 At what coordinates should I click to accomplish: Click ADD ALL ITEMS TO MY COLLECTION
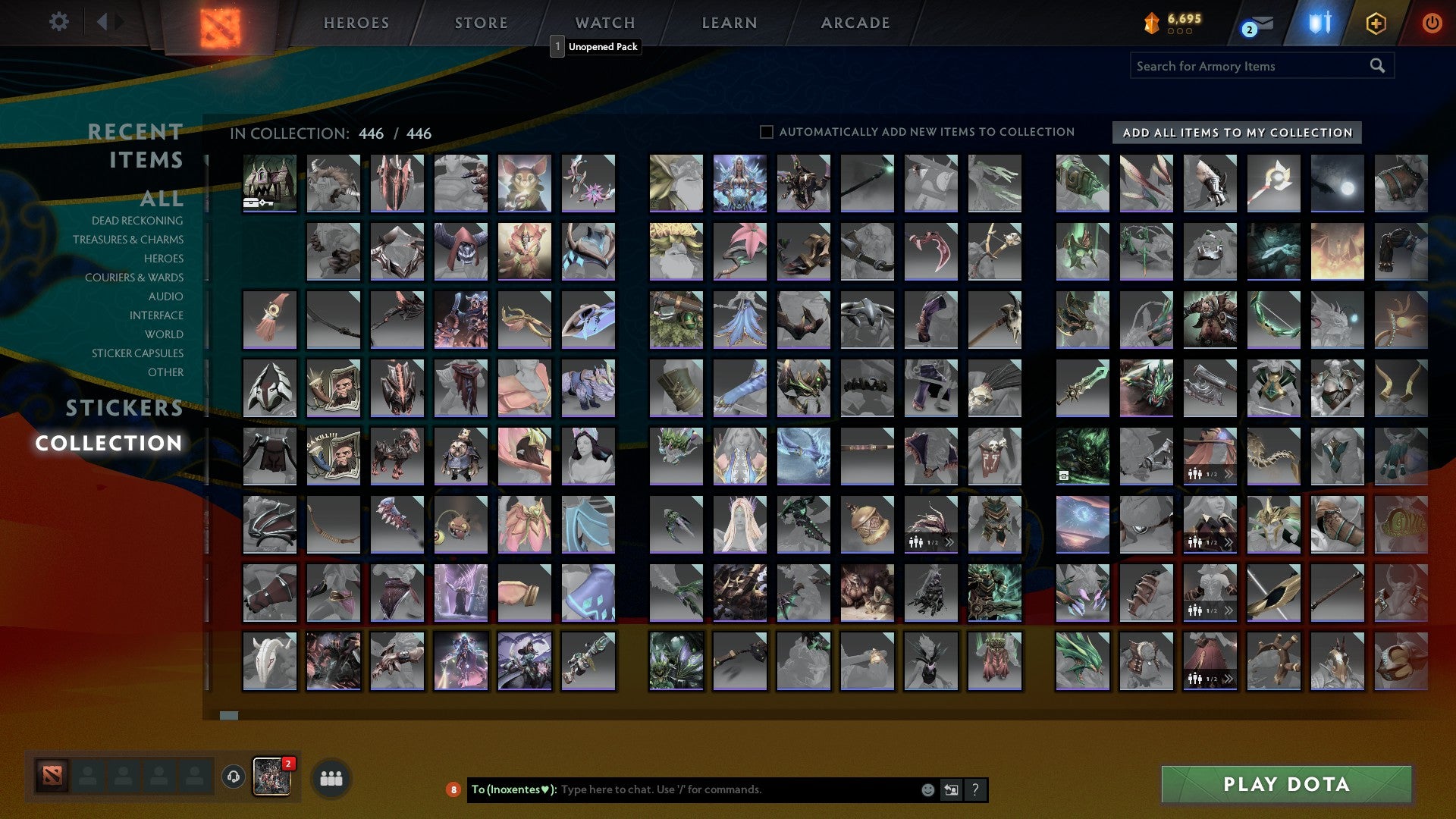click(1236, 132)
